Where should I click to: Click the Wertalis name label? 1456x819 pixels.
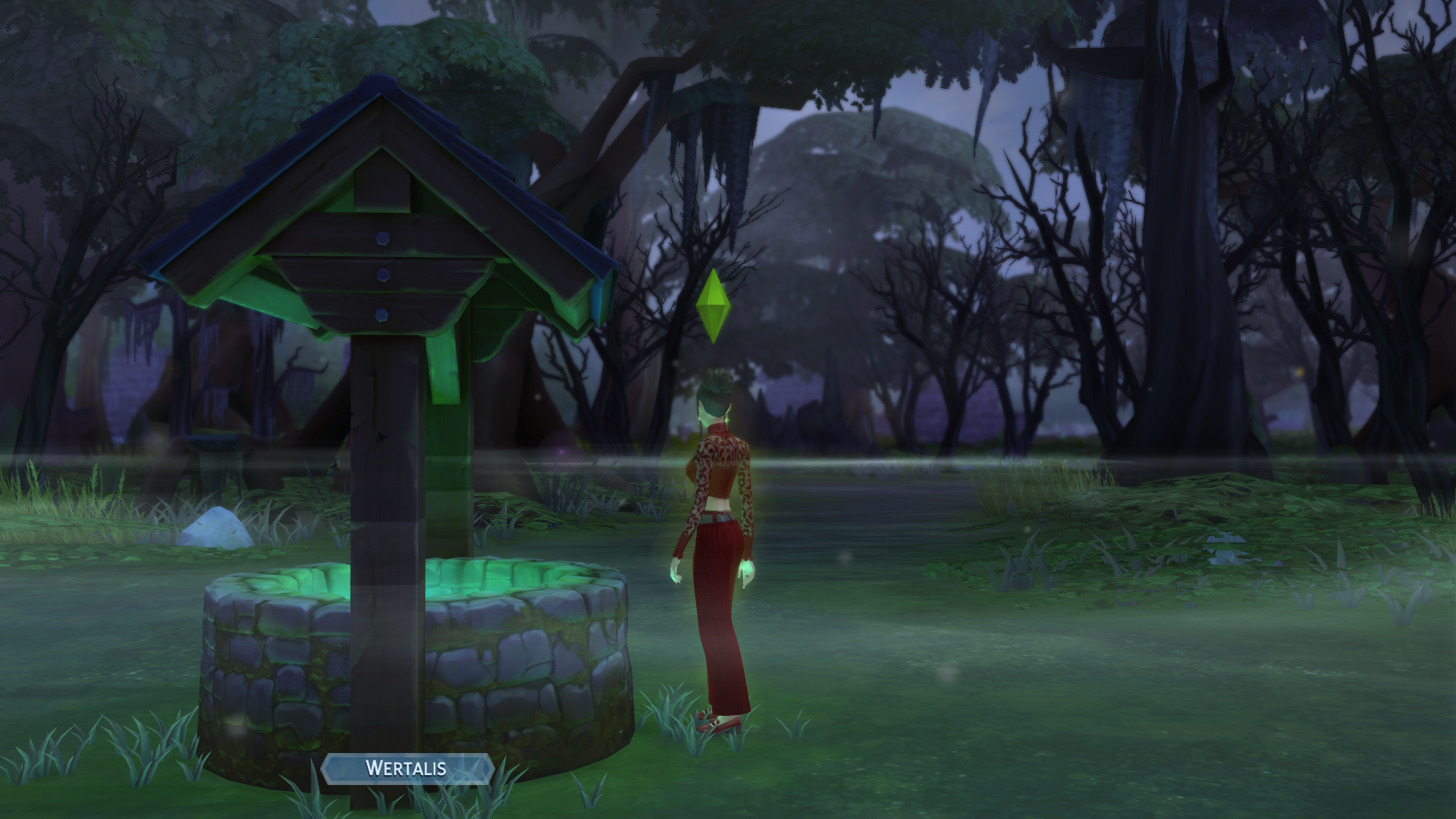click(406, 768)
